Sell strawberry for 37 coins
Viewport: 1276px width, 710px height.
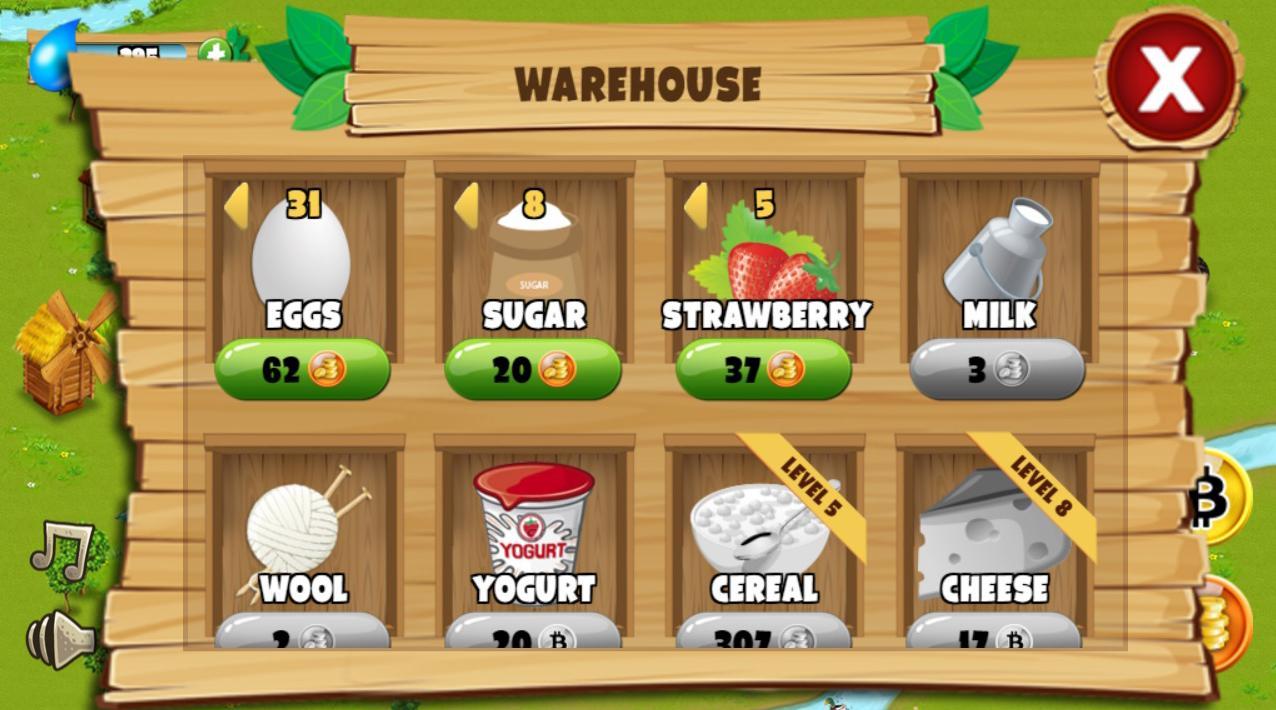coord(763,370)
